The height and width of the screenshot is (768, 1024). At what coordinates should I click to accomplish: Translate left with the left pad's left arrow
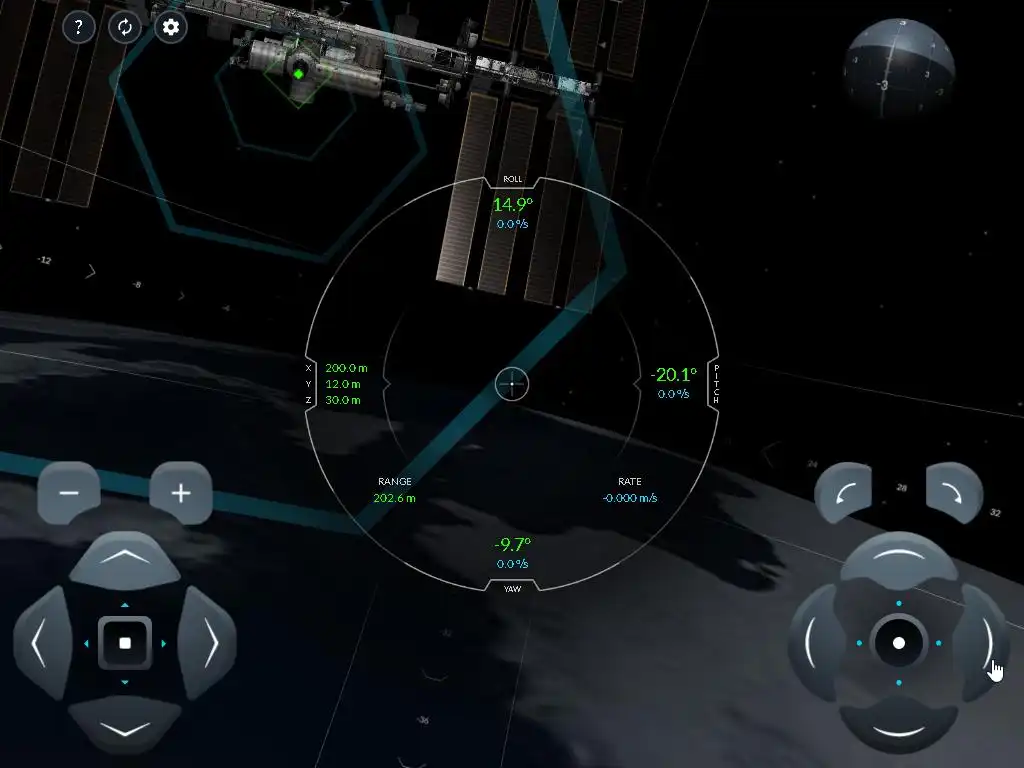click(x=42, y=643)
